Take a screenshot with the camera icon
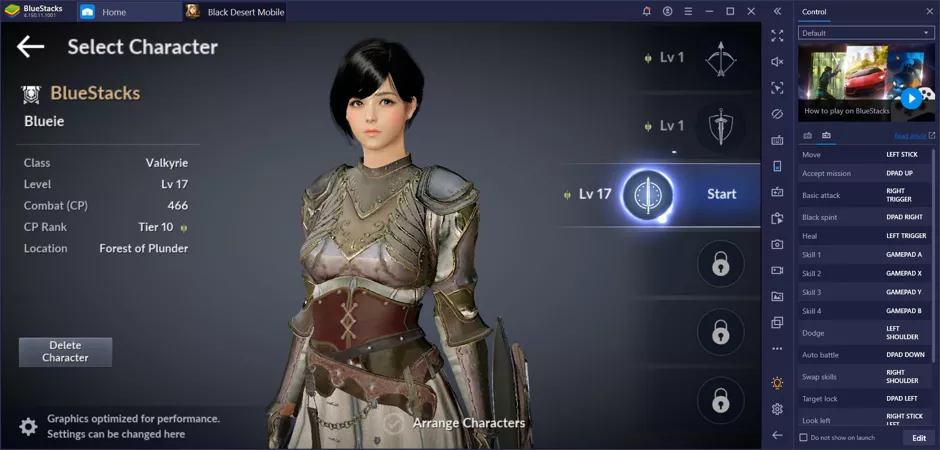Image resolution: width=940 pixels, height=450 pixels. [777, 244]
